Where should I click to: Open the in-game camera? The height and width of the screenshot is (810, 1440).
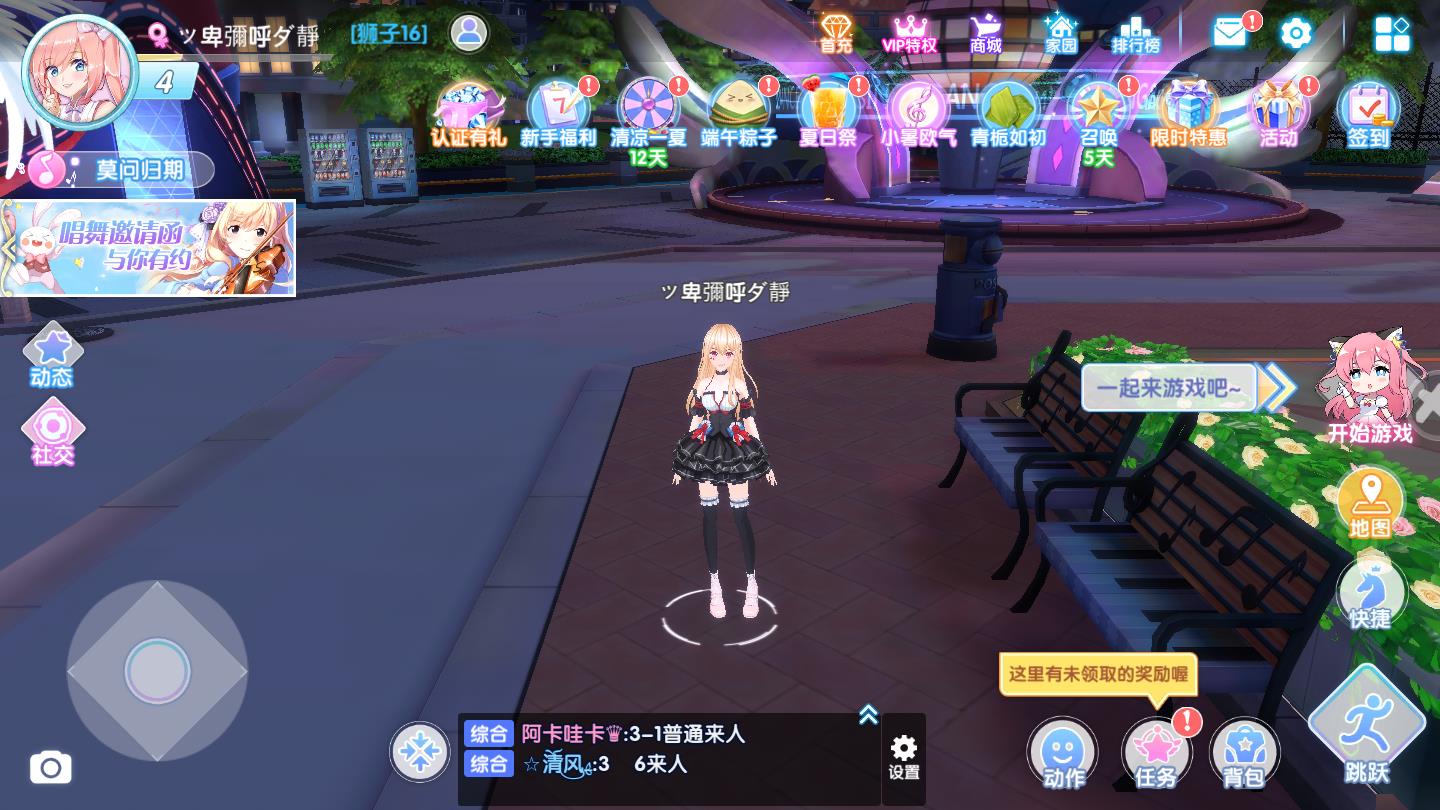coord(51,768)
